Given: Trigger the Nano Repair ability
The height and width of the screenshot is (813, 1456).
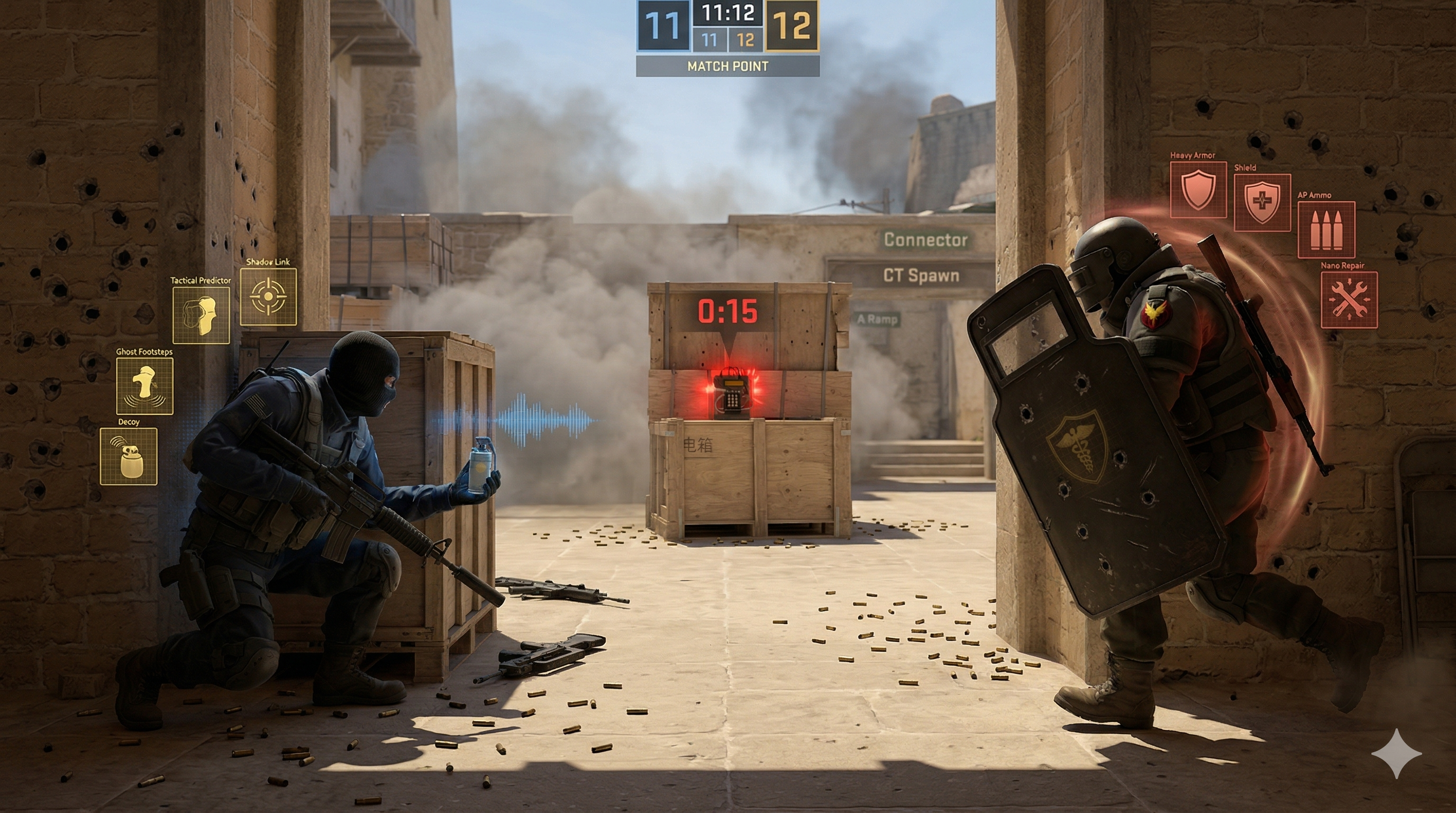Looking at the screenshot, I should click(x=1349, y=300).
